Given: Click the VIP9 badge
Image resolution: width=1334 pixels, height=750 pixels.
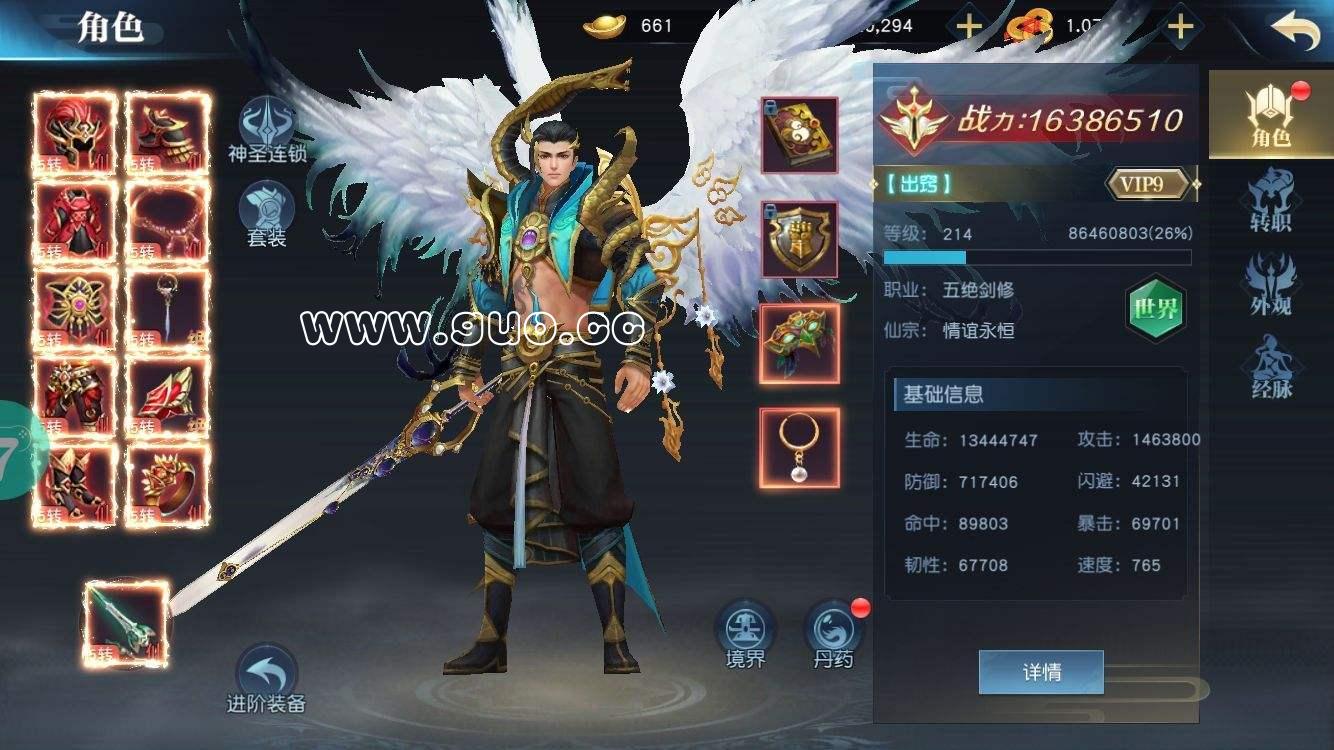Looking at the screenshot, I should click(1146, 185).
